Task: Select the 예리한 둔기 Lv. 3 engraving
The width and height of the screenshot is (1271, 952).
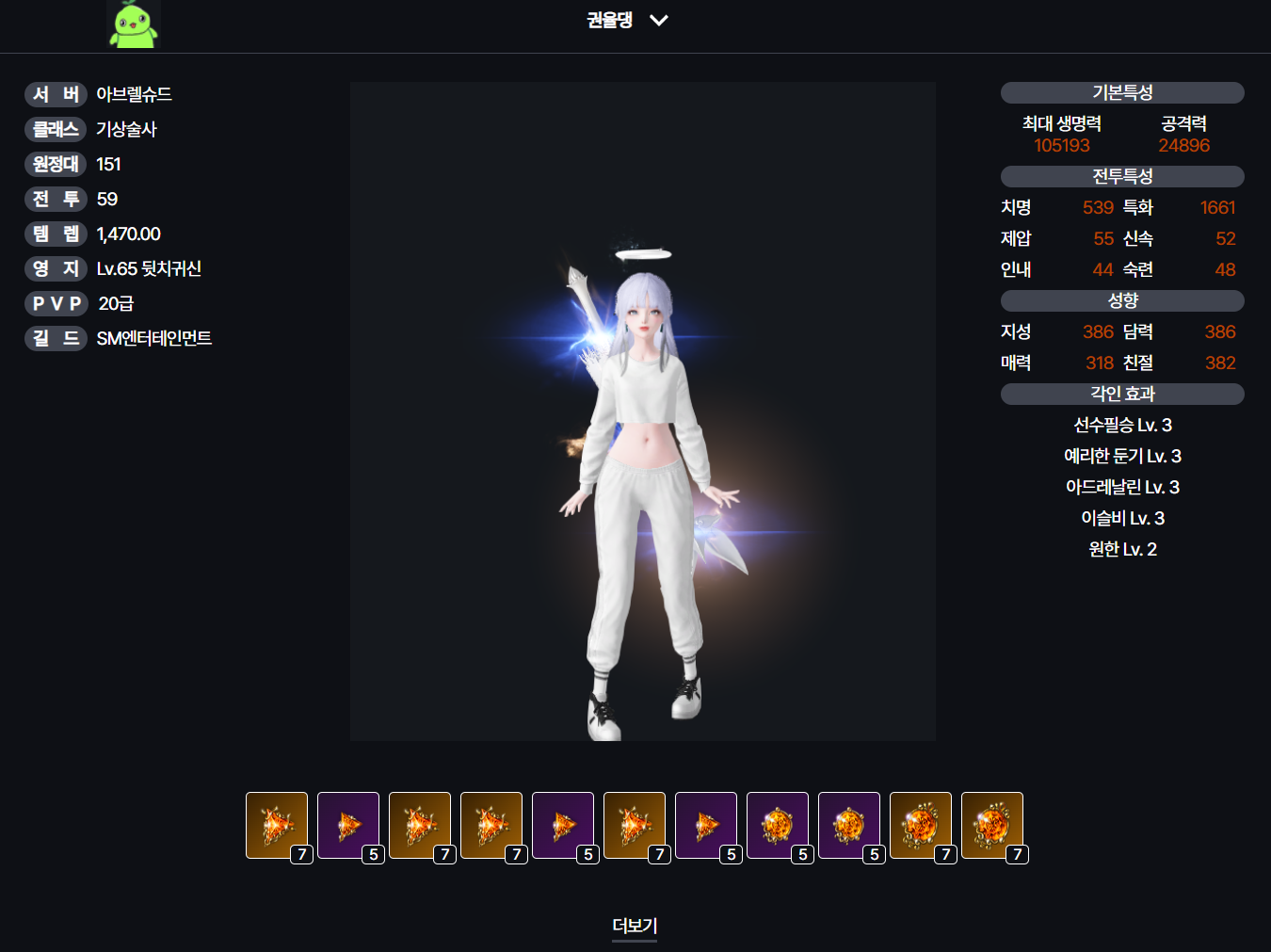Action: click(1122, 457)
